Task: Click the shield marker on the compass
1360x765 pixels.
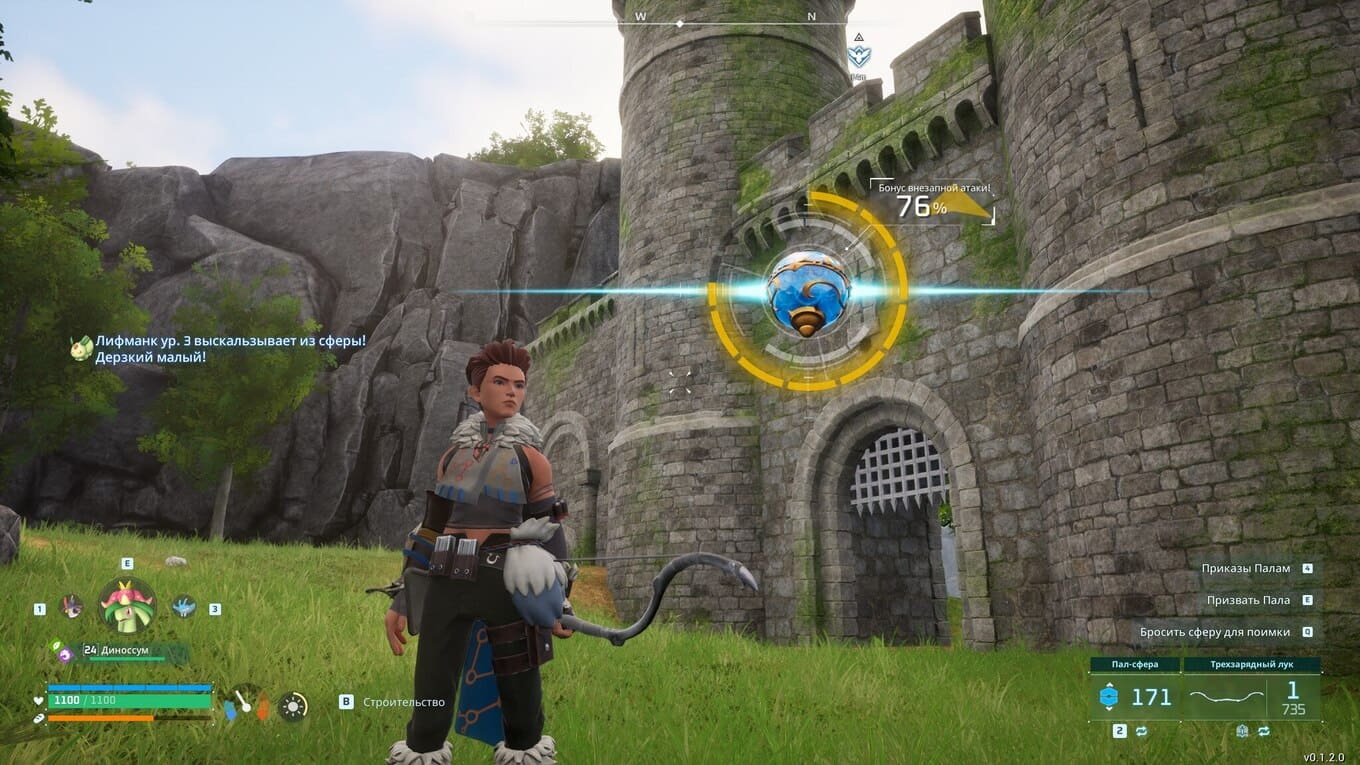Action: [858, 56]
